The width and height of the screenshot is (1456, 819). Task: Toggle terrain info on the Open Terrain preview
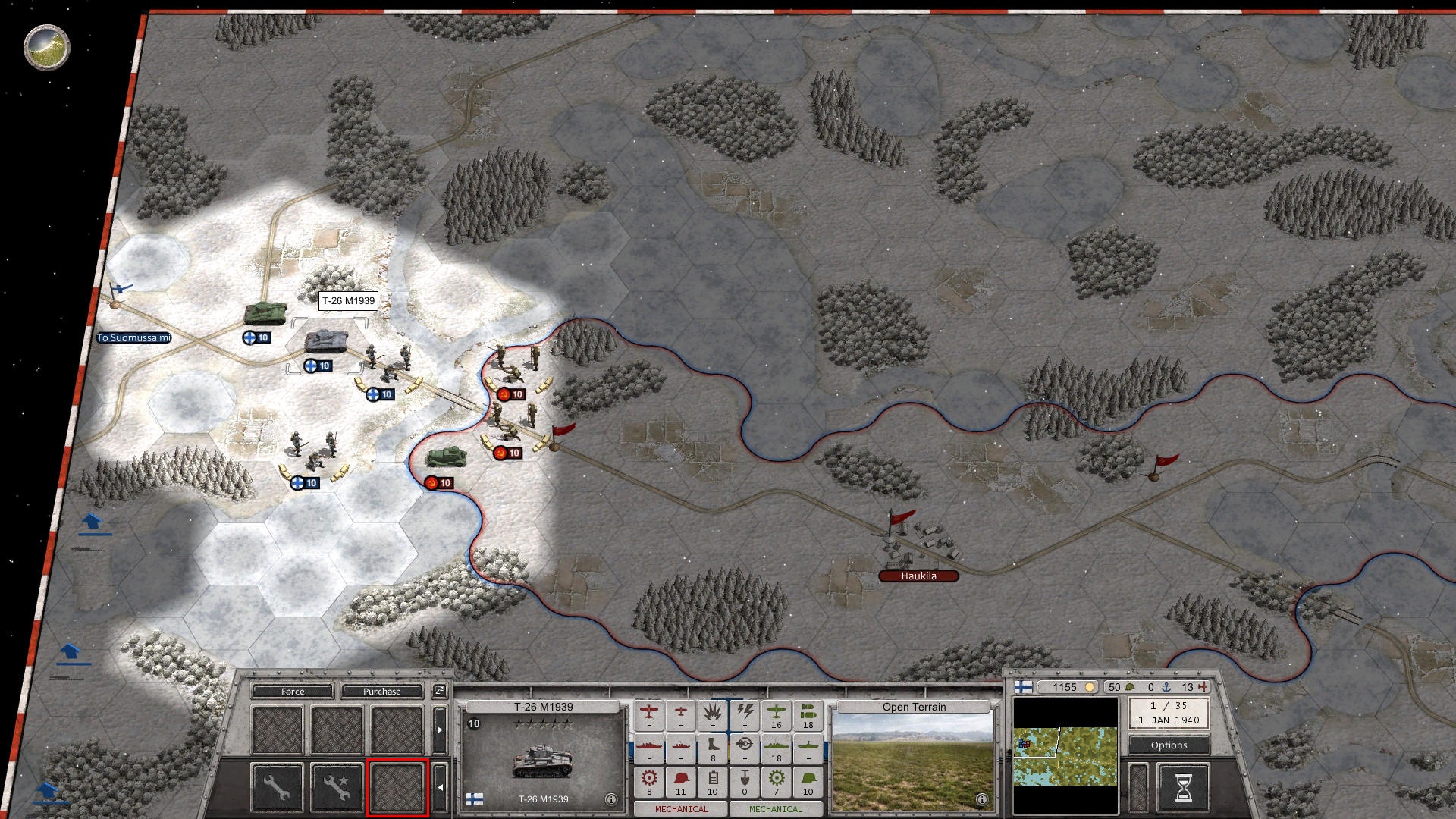pos(982,801)
